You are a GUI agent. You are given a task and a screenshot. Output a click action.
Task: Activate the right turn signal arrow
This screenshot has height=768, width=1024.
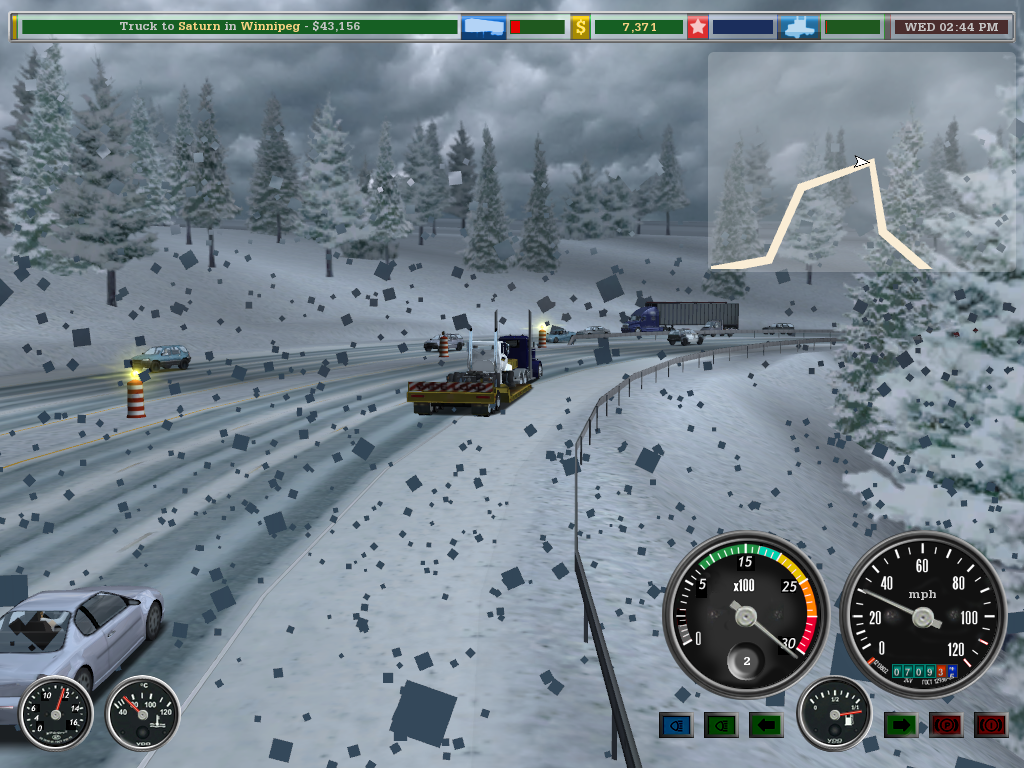click(900, 725)
